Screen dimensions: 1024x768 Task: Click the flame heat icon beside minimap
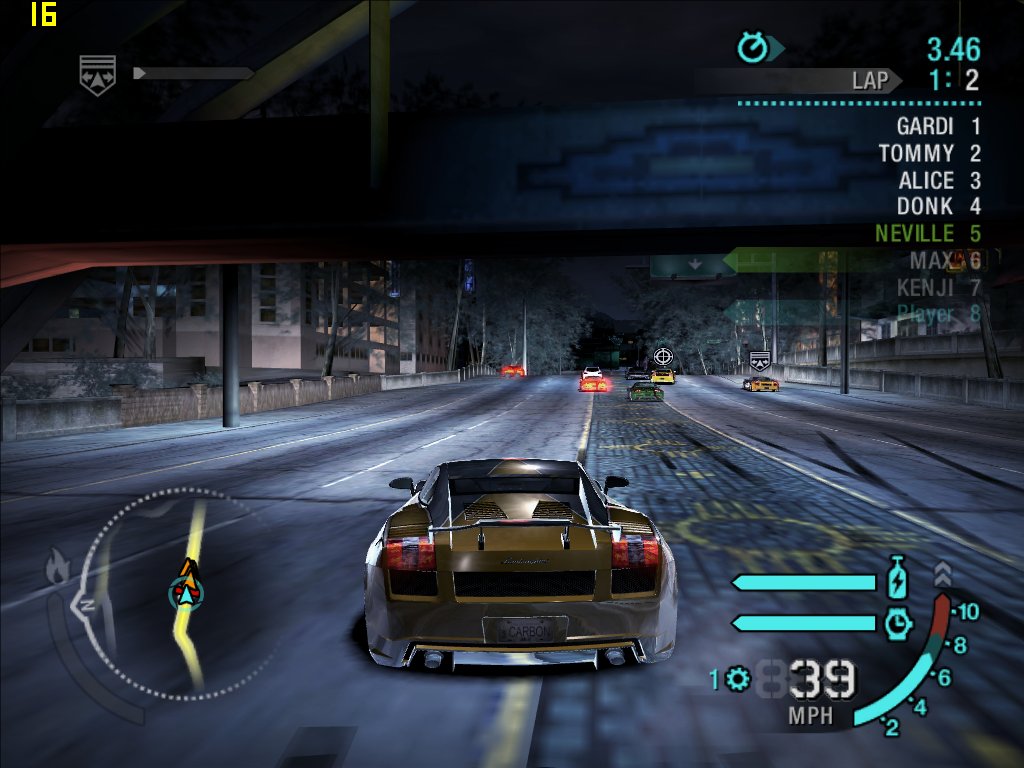tap(57, 568)
